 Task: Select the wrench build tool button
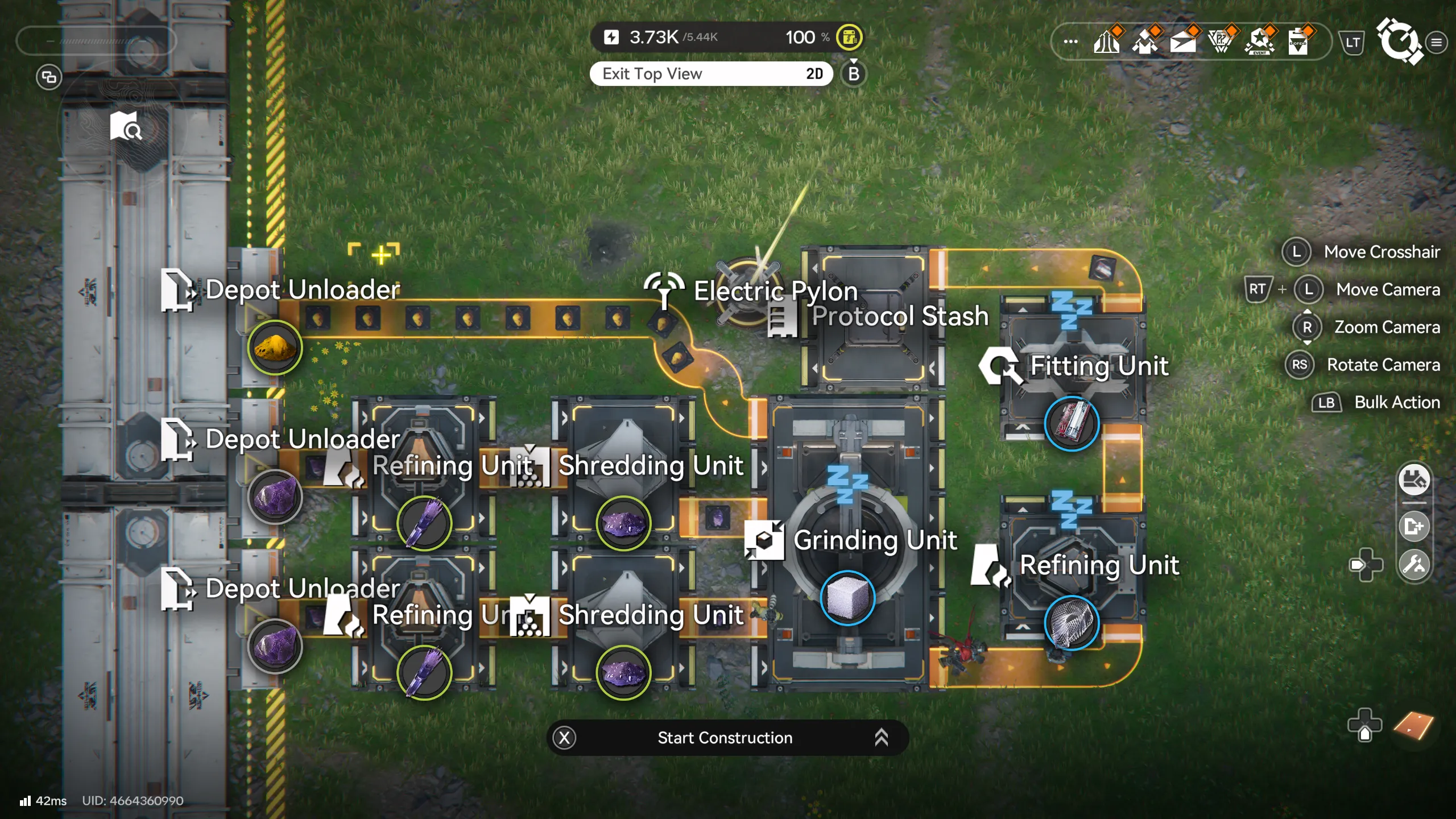click(1414, 565)
